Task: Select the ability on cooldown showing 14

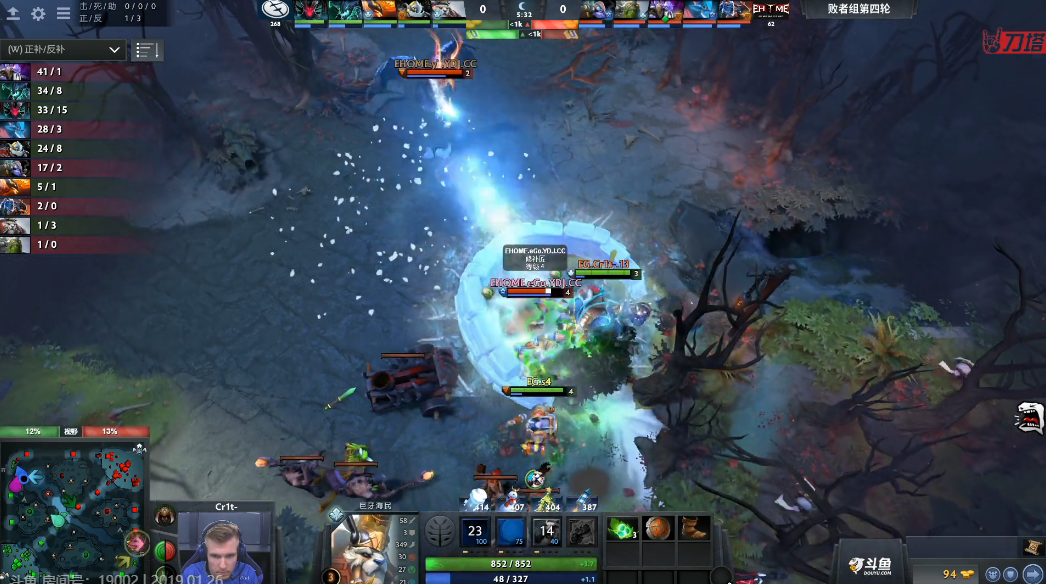Action: (545, 532)
